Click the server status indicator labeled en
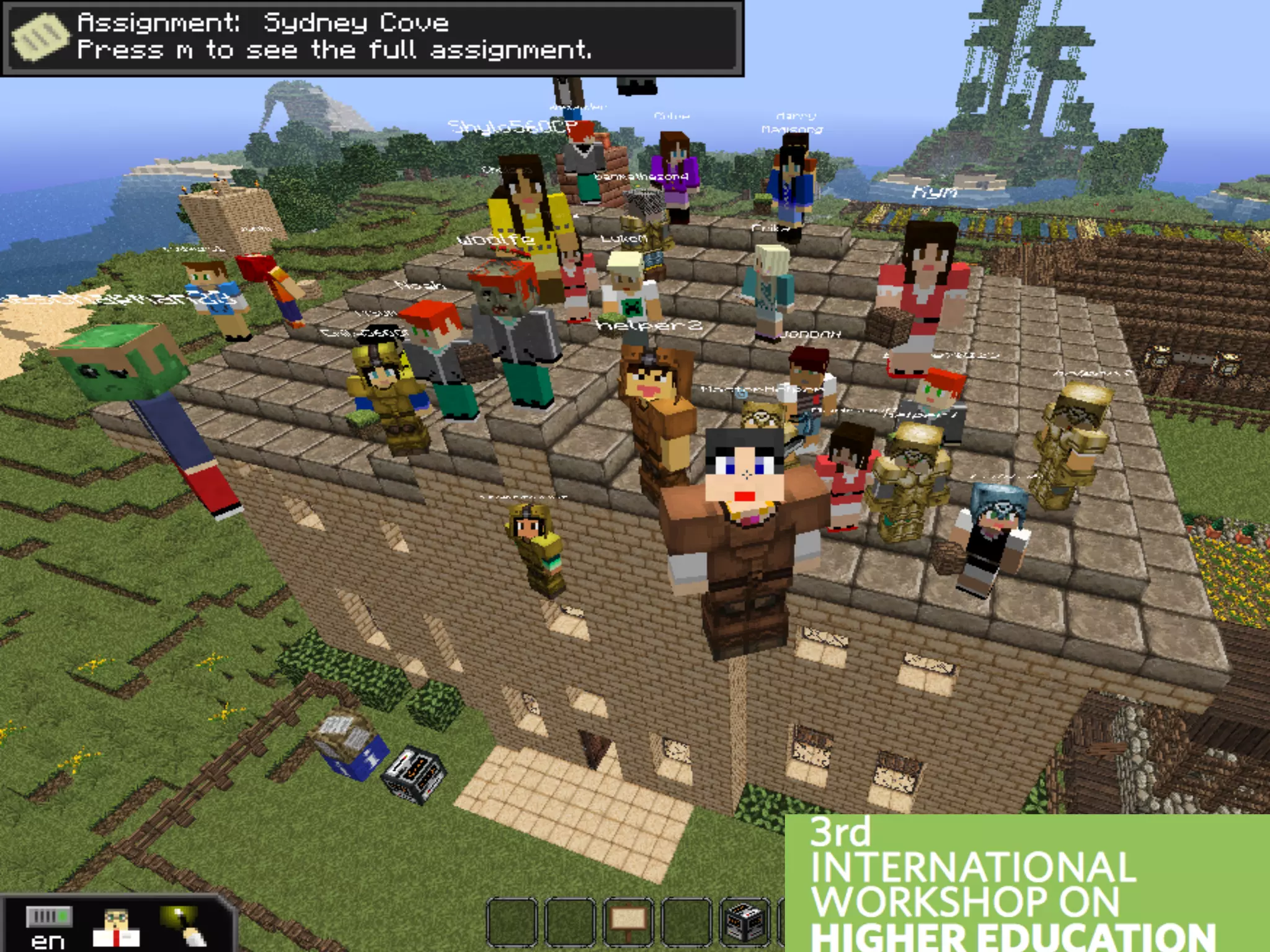Image resolution: width=1270 pixels, height=952 pixels. [x=48, y=927]
